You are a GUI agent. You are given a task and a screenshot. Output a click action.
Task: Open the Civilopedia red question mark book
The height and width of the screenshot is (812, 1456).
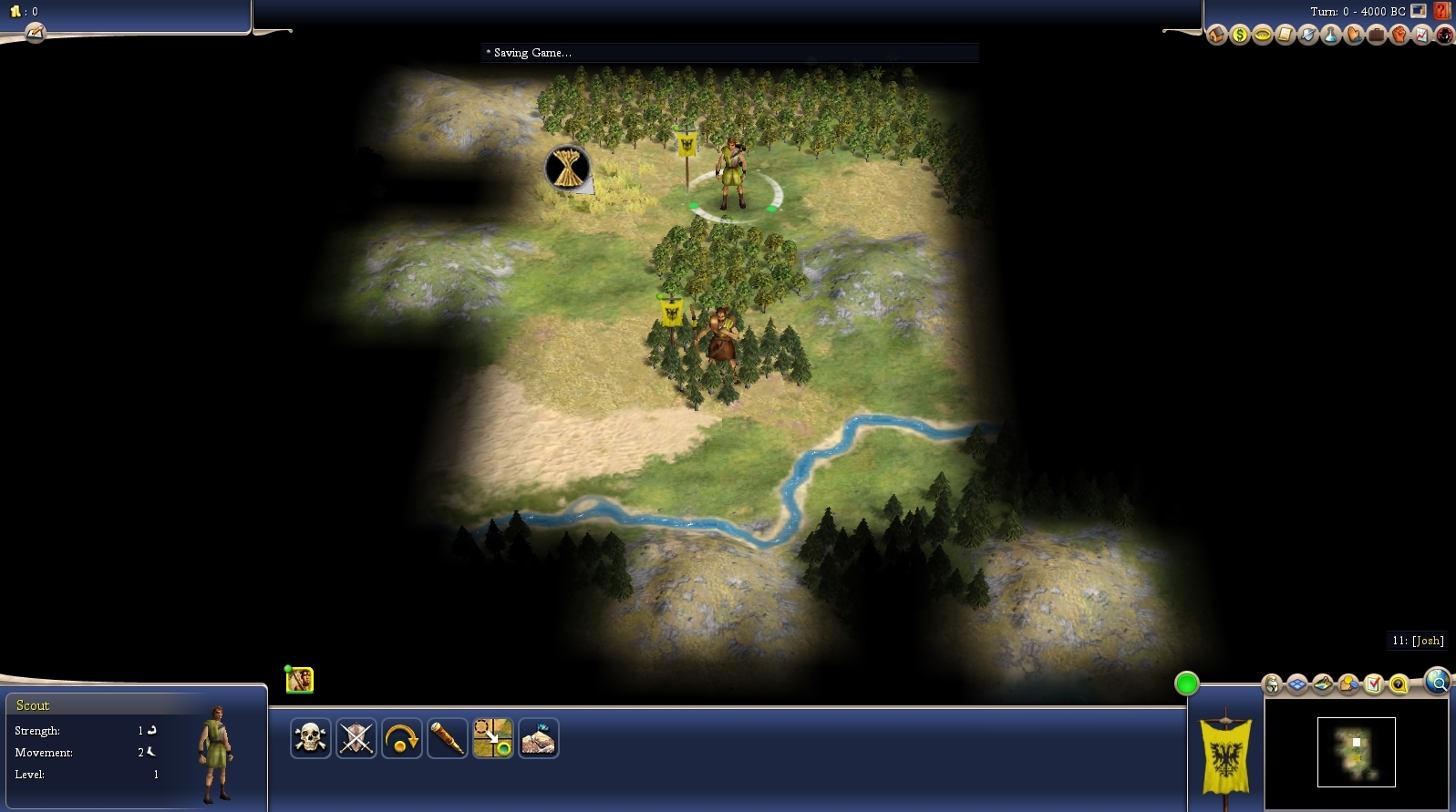click(x=1442, y=11)
